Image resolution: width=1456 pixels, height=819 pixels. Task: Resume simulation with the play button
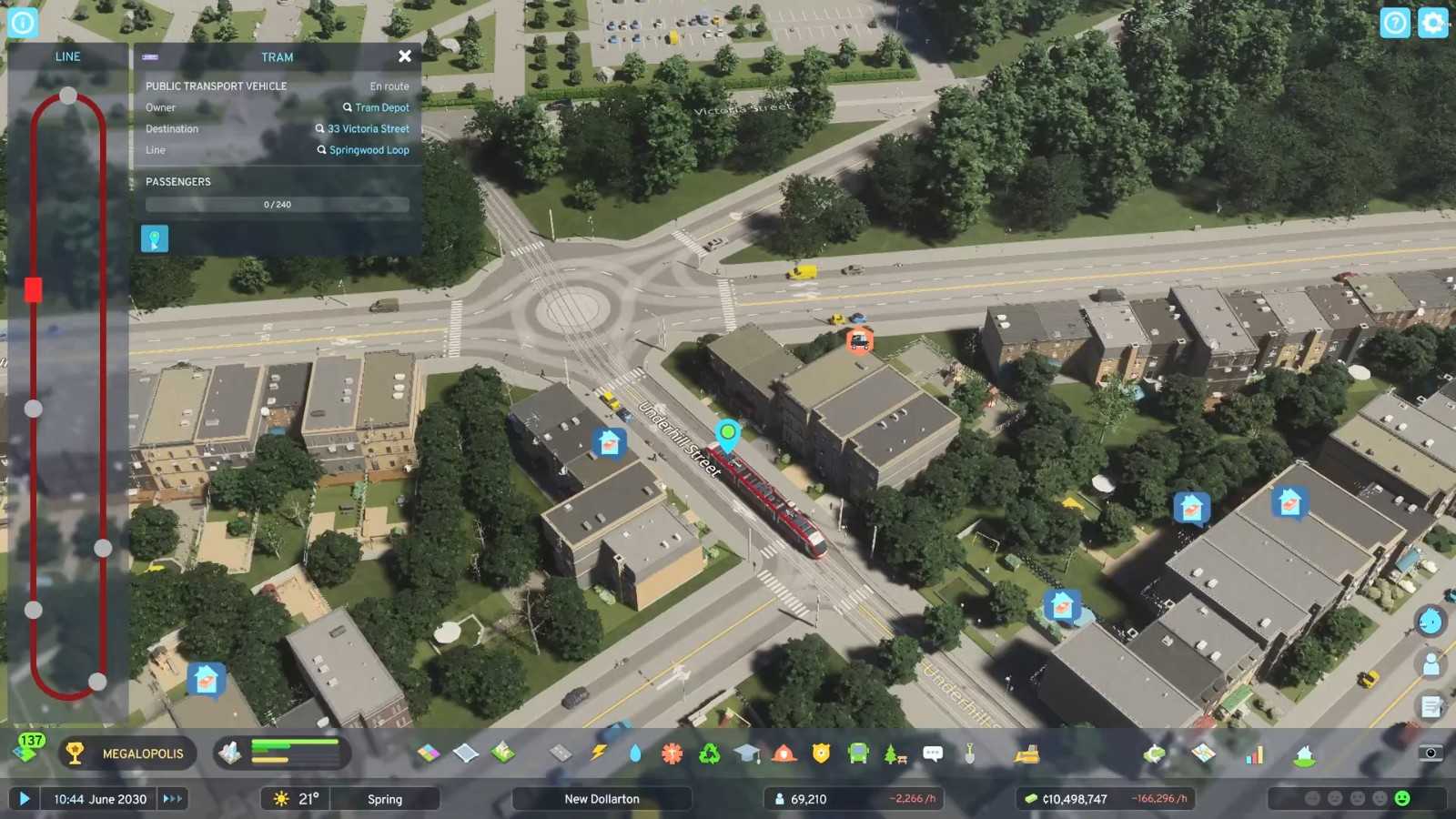[25, 799]
